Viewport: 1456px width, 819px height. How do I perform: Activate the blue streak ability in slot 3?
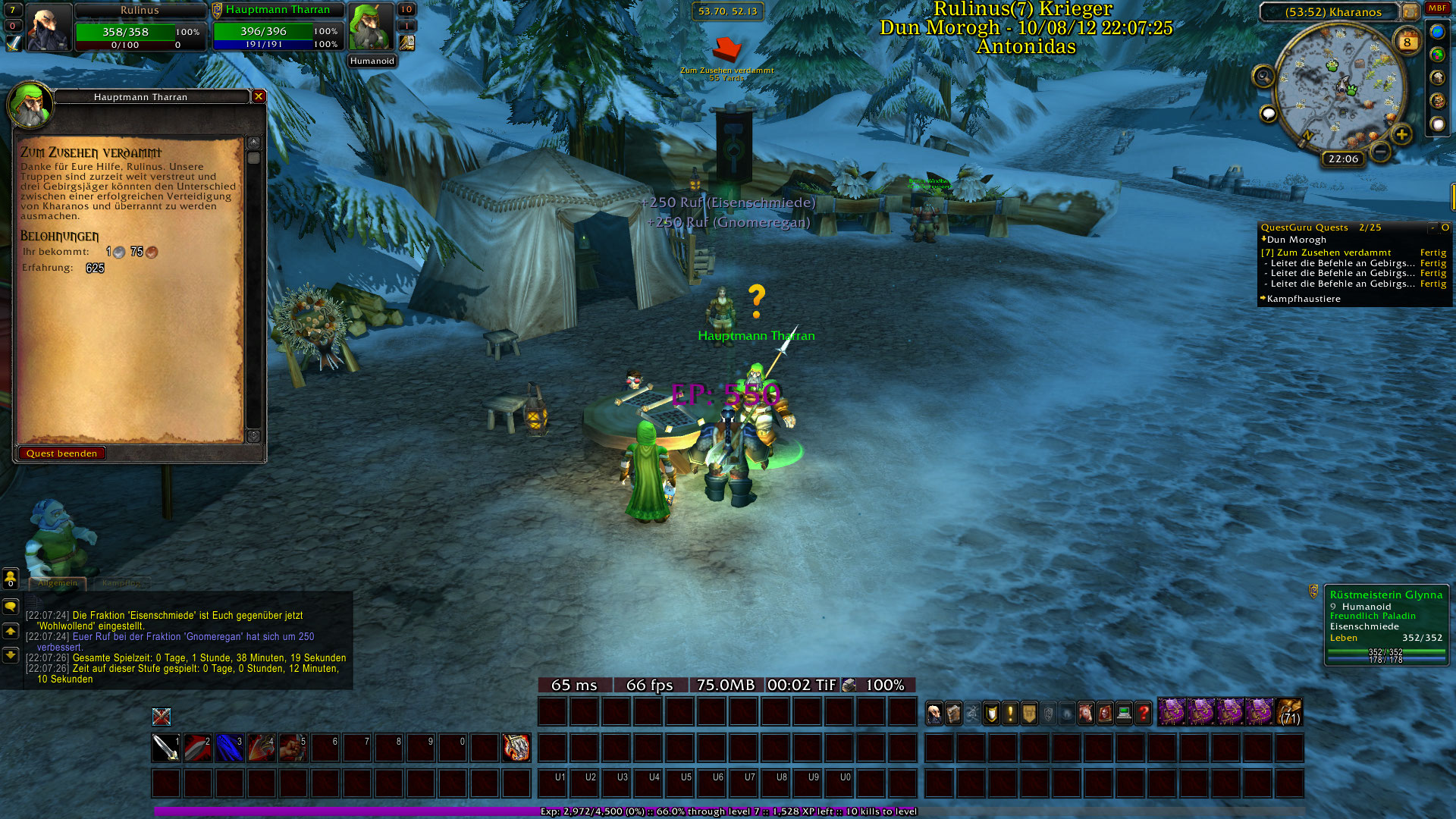[230, 748]
